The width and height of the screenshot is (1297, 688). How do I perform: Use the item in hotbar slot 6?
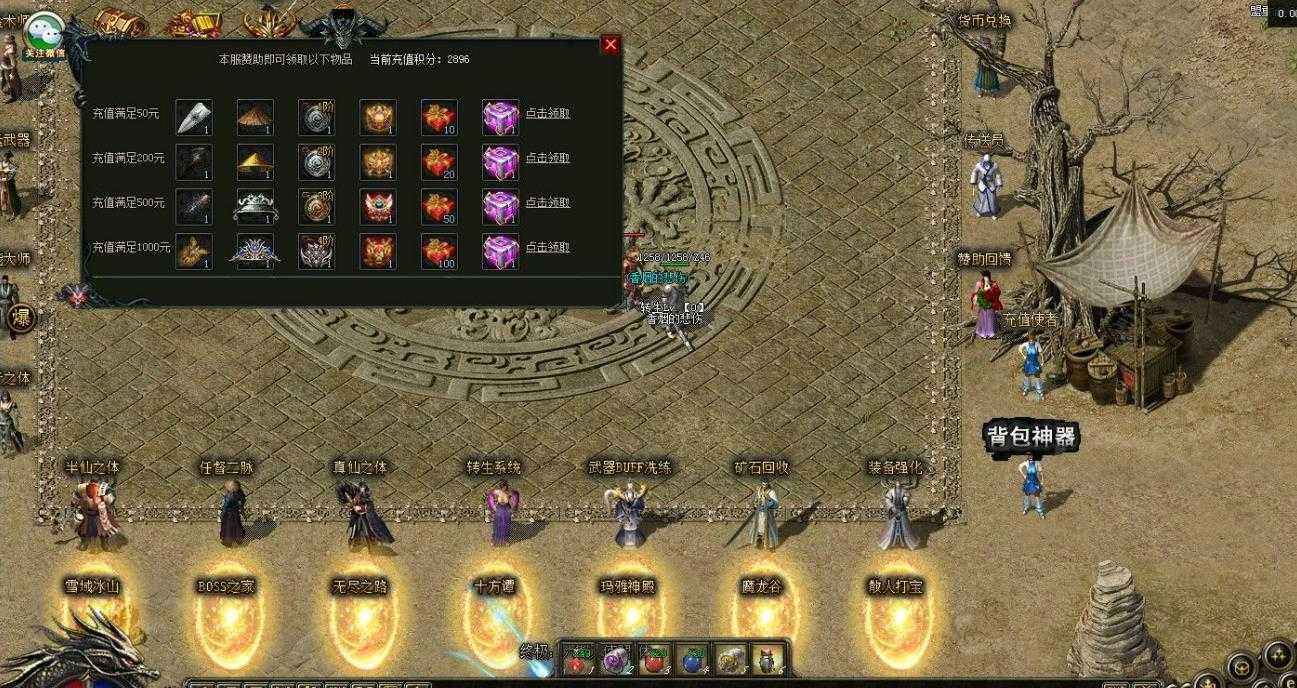tap(767, 657)
